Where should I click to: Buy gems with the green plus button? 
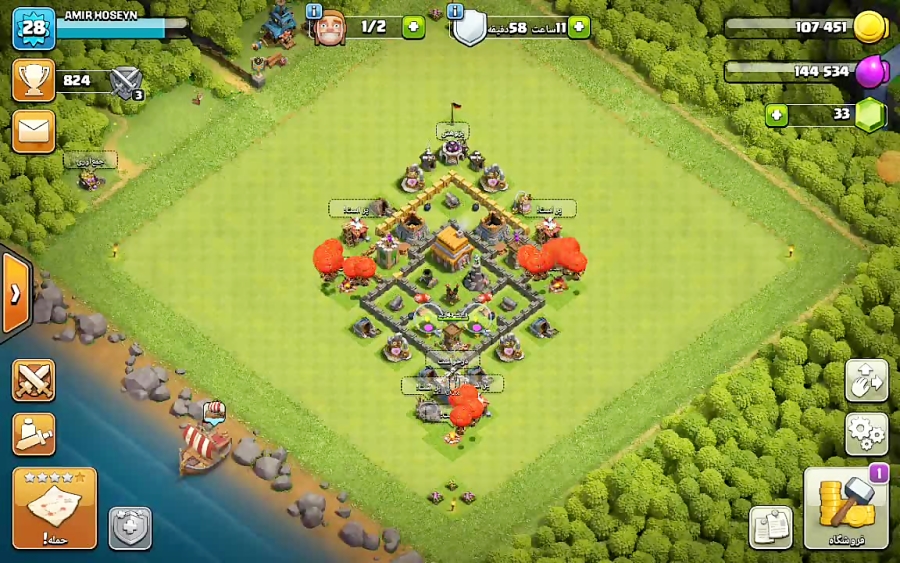pyautogui.click(x=777, y=115)
